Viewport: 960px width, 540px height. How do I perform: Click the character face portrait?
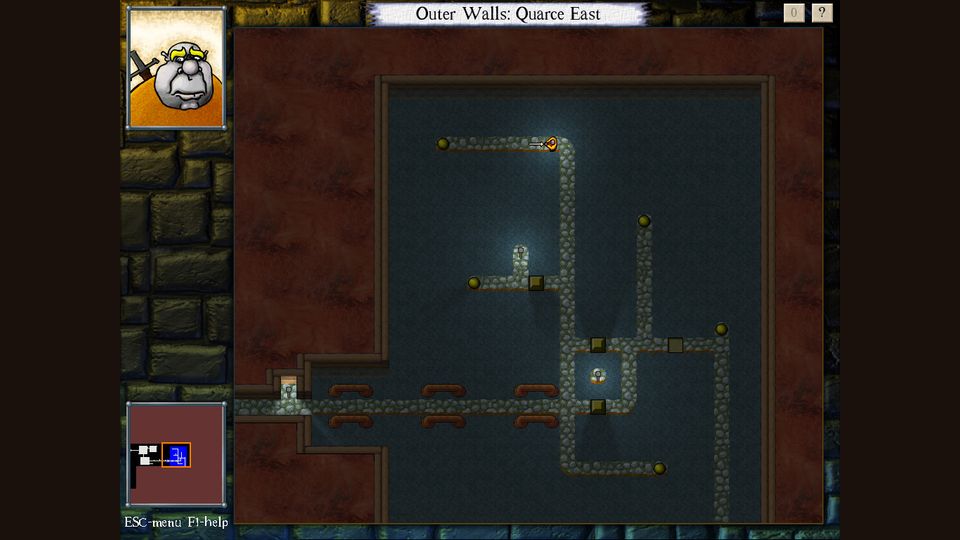[x=175, y=68]
